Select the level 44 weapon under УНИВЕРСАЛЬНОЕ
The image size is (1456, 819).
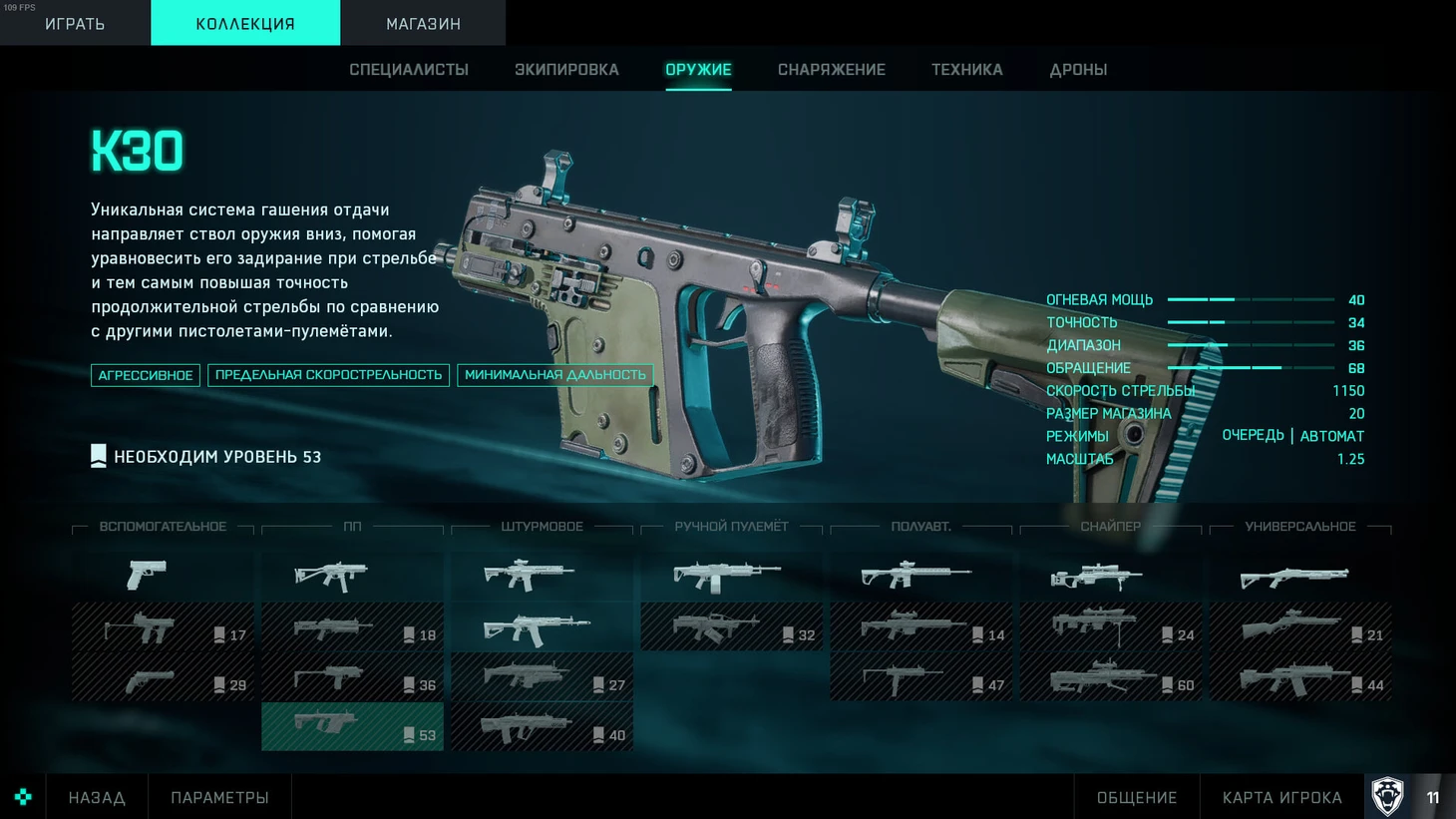[1299, 678]
